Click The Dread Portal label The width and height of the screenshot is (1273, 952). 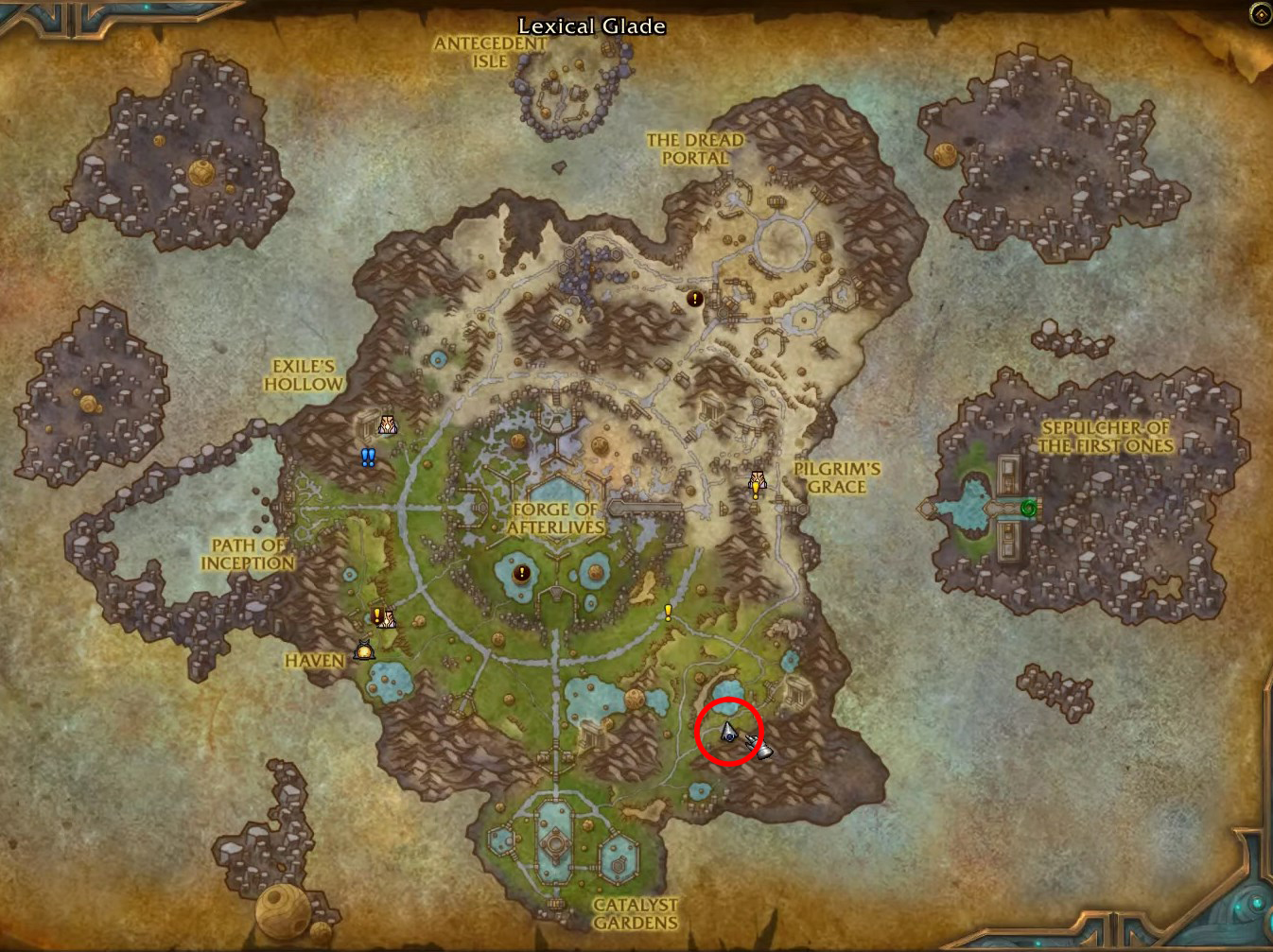pyautogui.click(x=695, y=149)
